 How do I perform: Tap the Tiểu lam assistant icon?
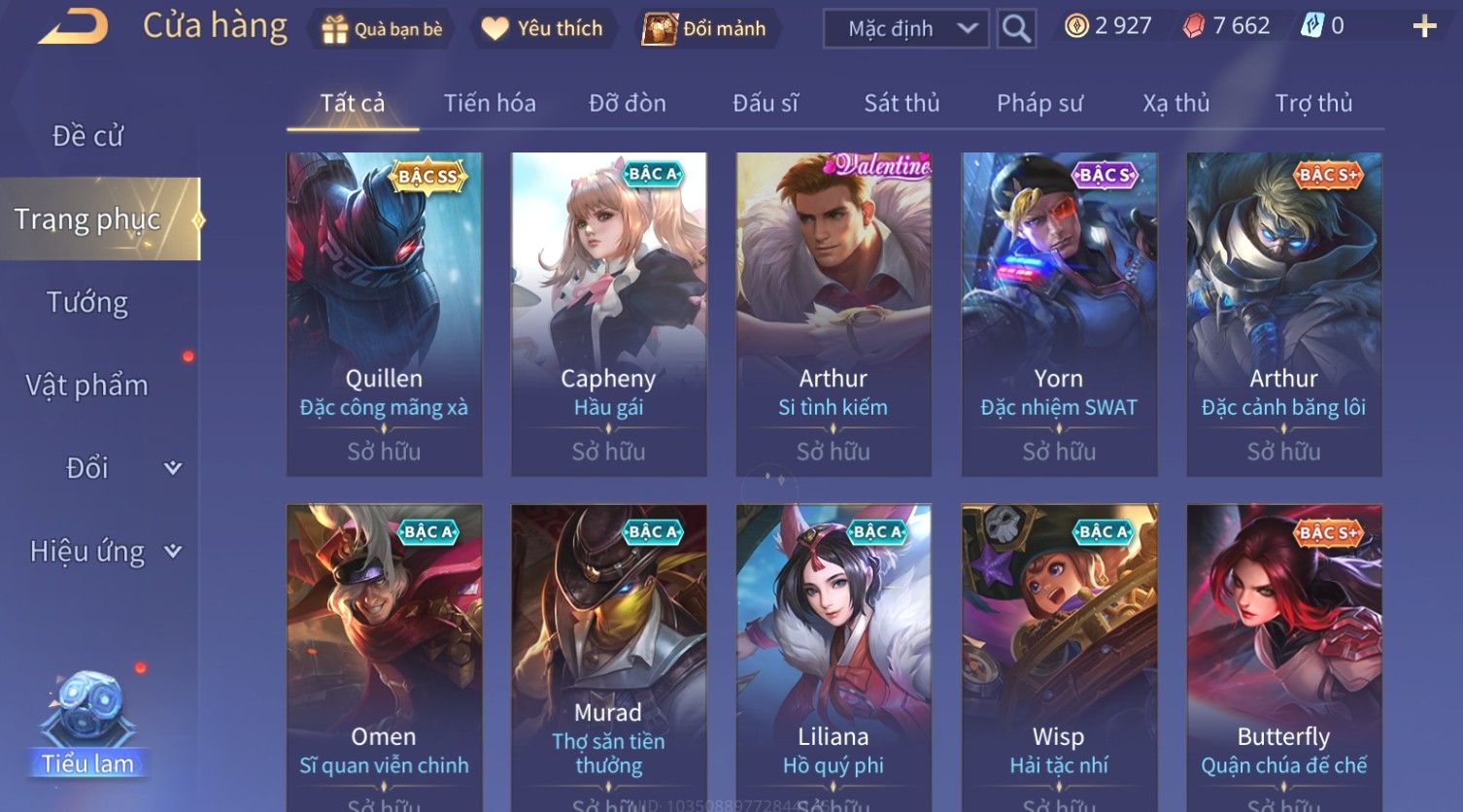pos(87,724)
